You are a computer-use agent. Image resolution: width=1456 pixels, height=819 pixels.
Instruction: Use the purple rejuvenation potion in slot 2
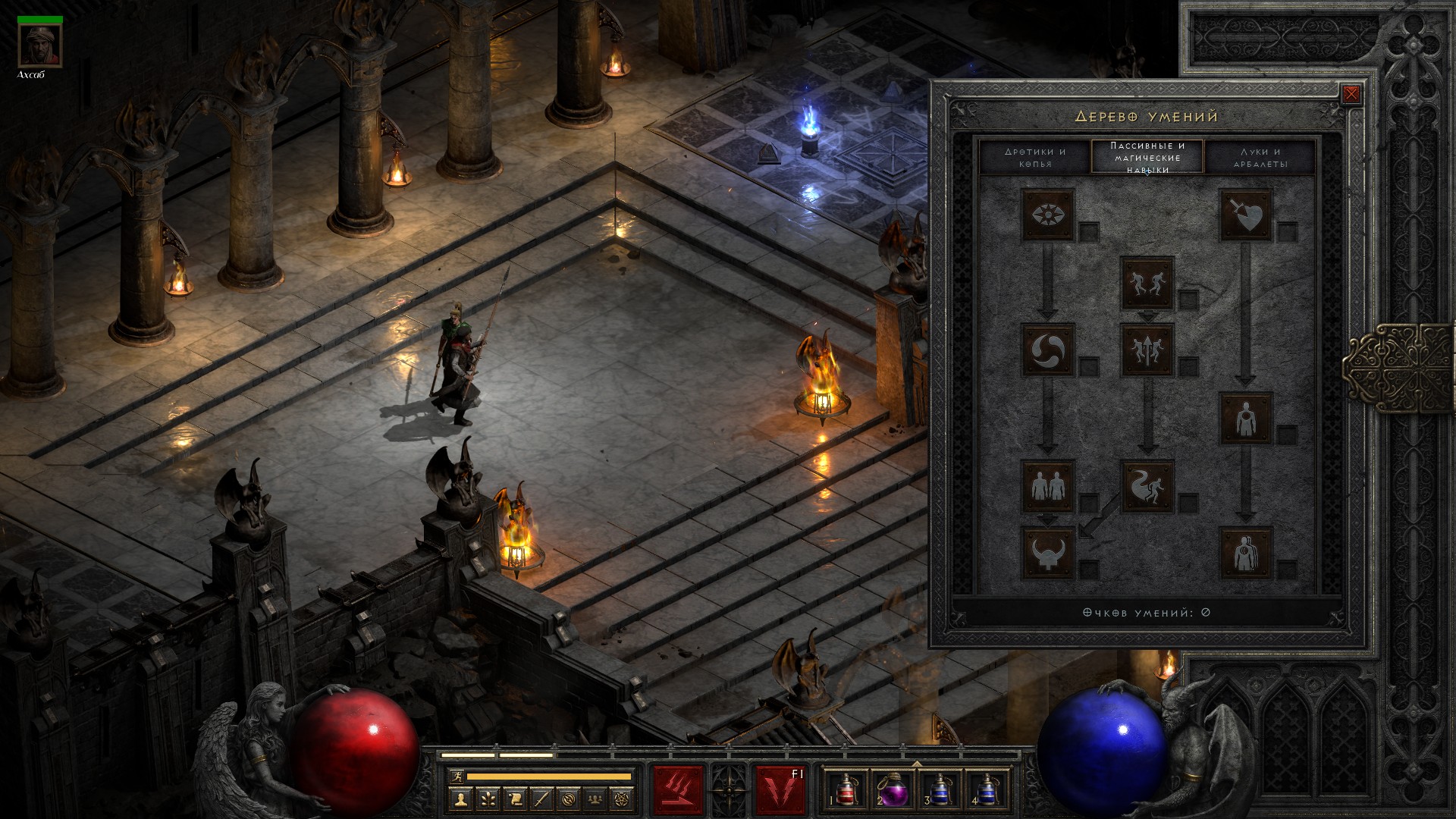[x=893, y=790]
